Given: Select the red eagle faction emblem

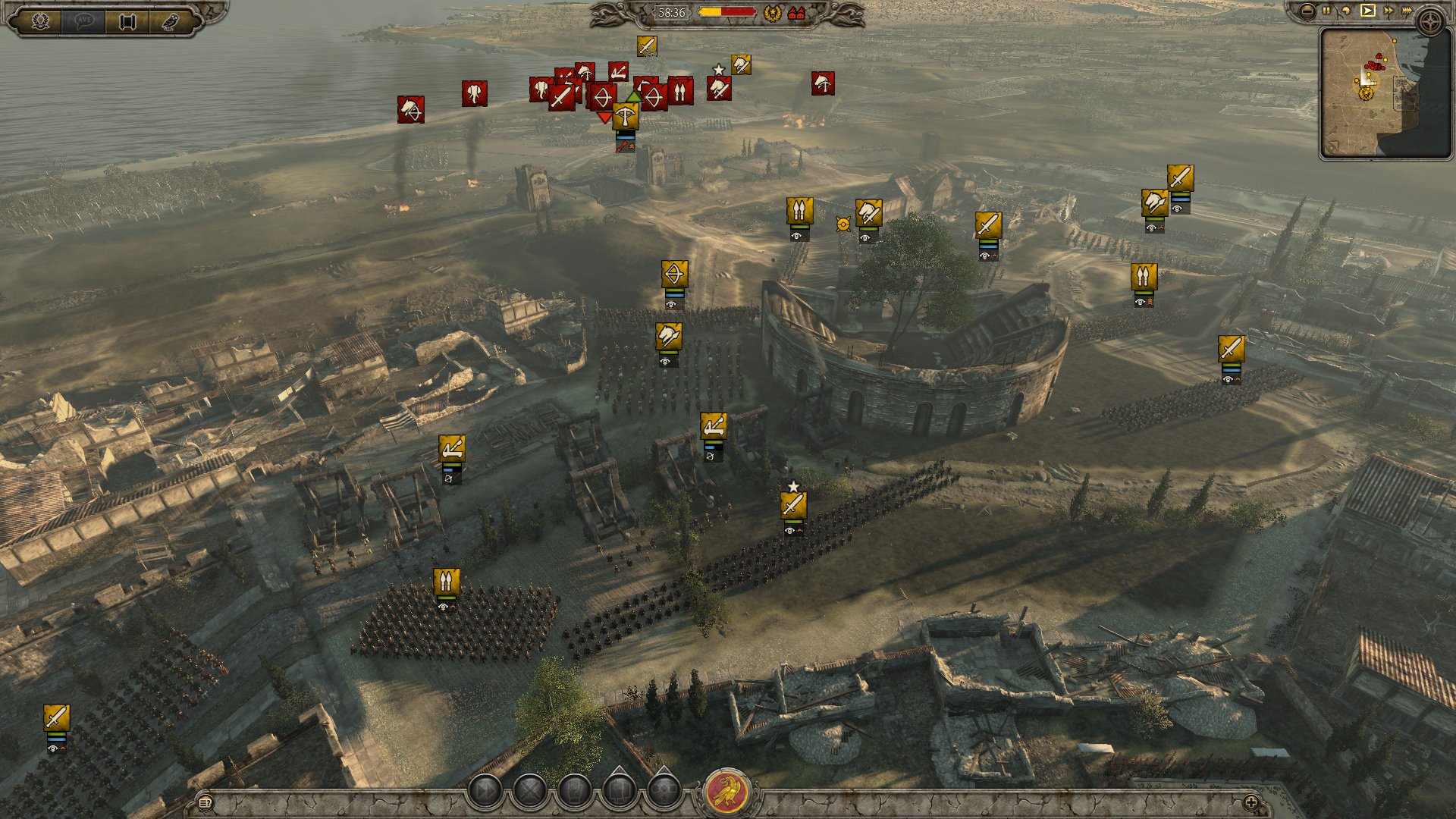Looking at the screenshot, I should 726,792.
